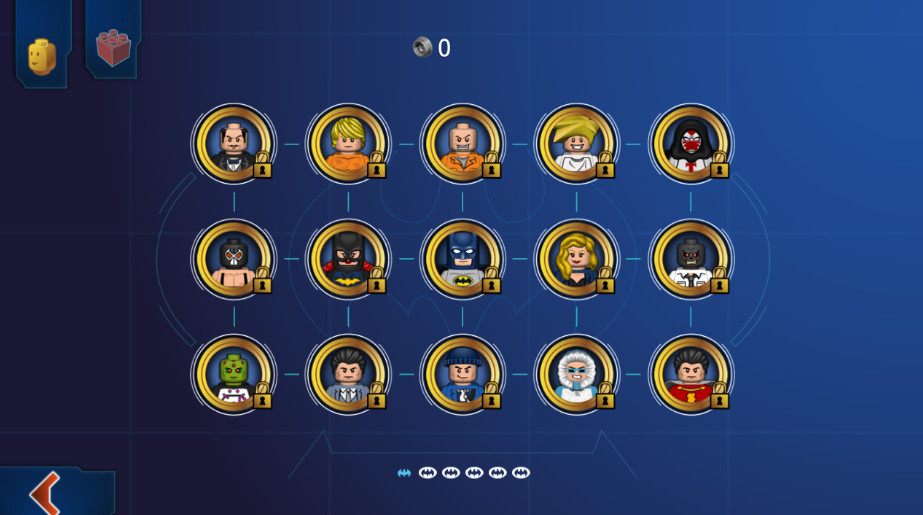The height and width of the screenshot is (515, 923).
Task: Choose the blond smiling character in white
Action: point(576,144)
